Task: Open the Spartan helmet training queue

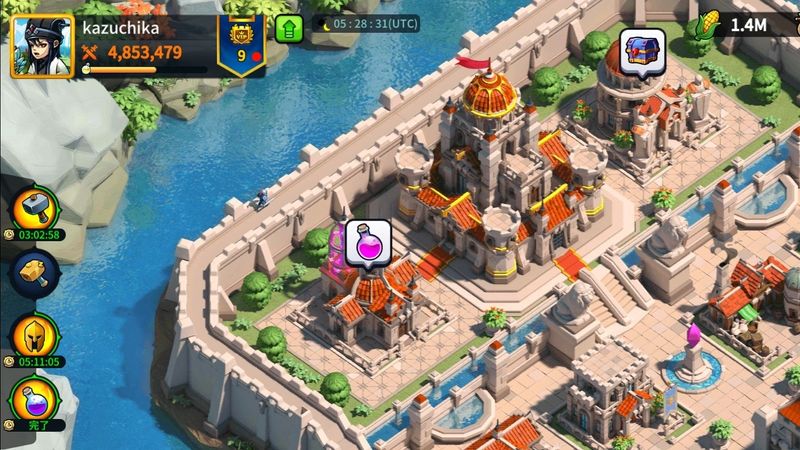Action: pos(35,335)
